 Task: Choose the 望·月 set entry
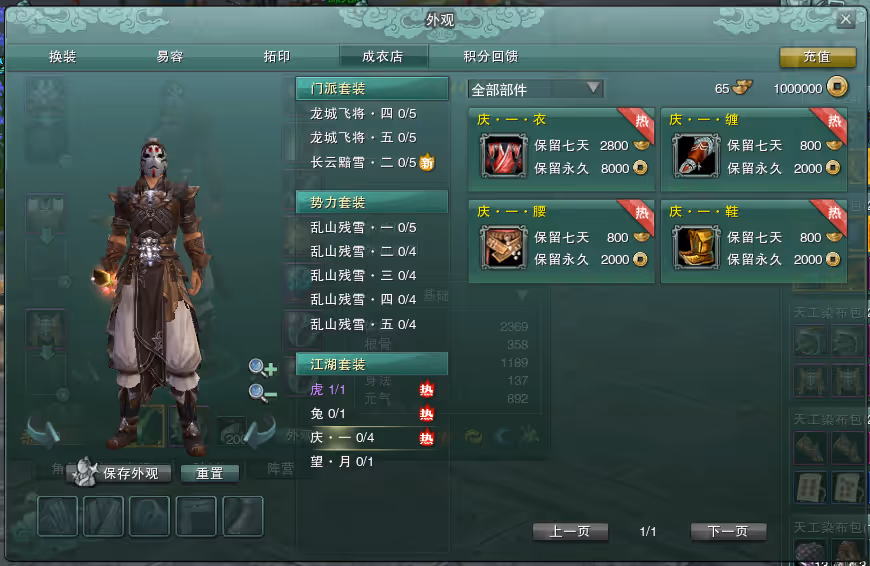341,461
